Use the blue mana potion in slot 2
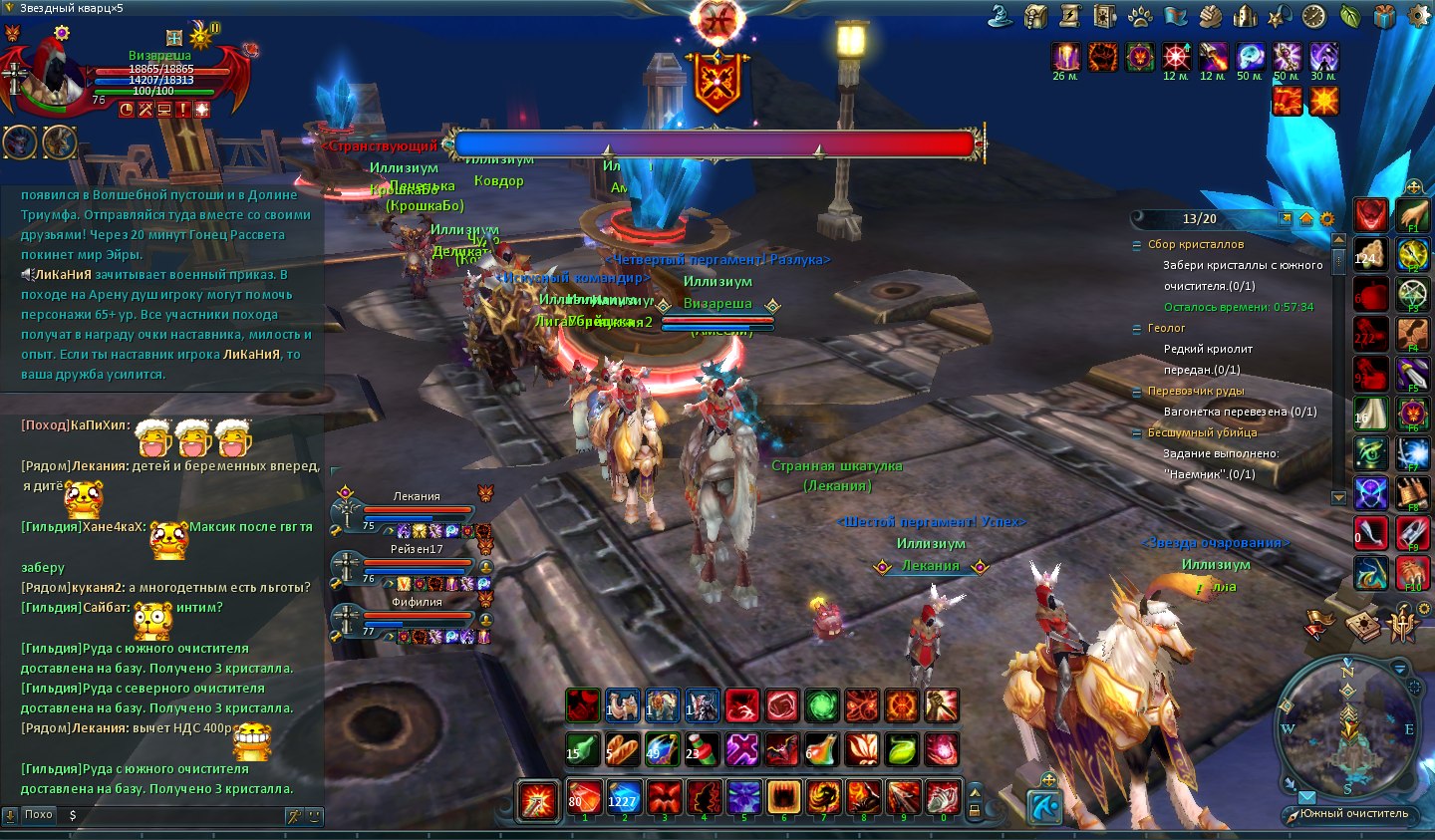 pyautogui.click(x=624, y=797)
